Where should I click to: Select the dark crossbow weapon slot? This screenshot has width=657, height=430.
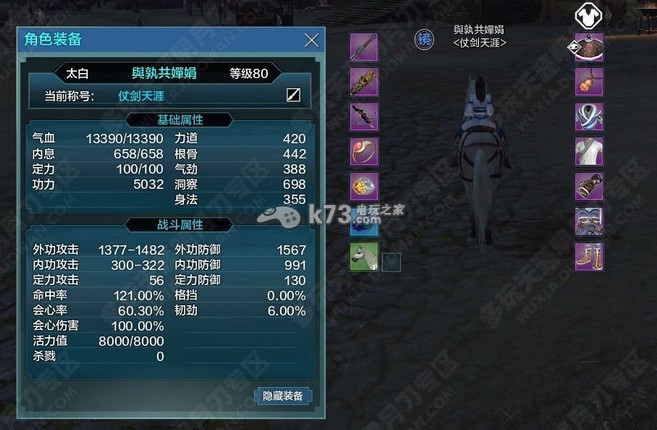pyautogui.click(x=364, y=117)
